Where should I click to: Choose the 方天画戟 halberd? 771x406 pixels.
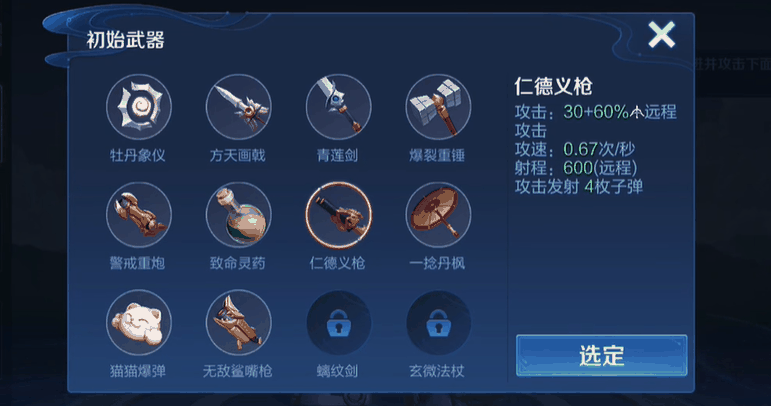click(x=238, y=107)
